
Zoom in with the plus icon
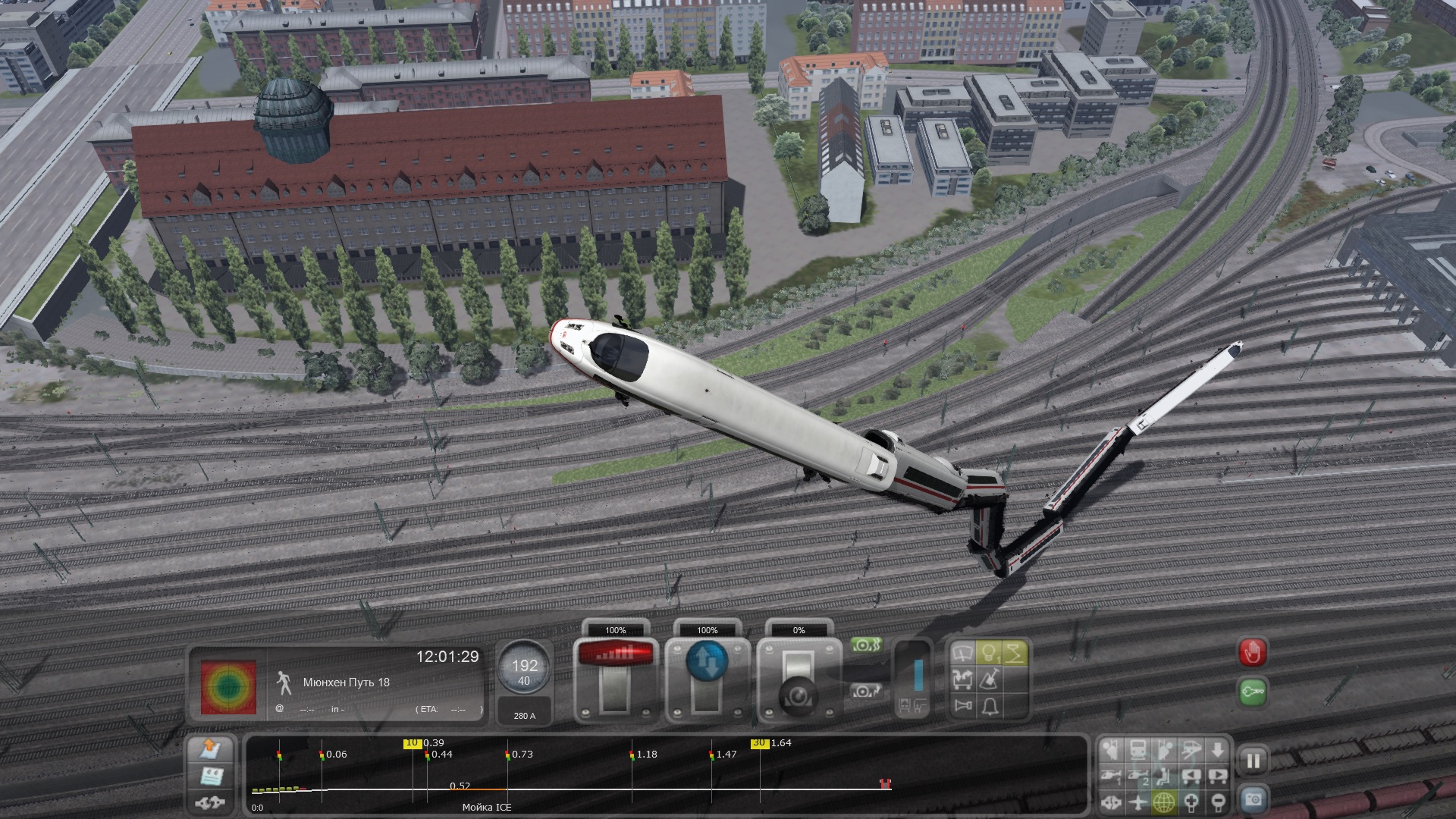coord(1191,802)
